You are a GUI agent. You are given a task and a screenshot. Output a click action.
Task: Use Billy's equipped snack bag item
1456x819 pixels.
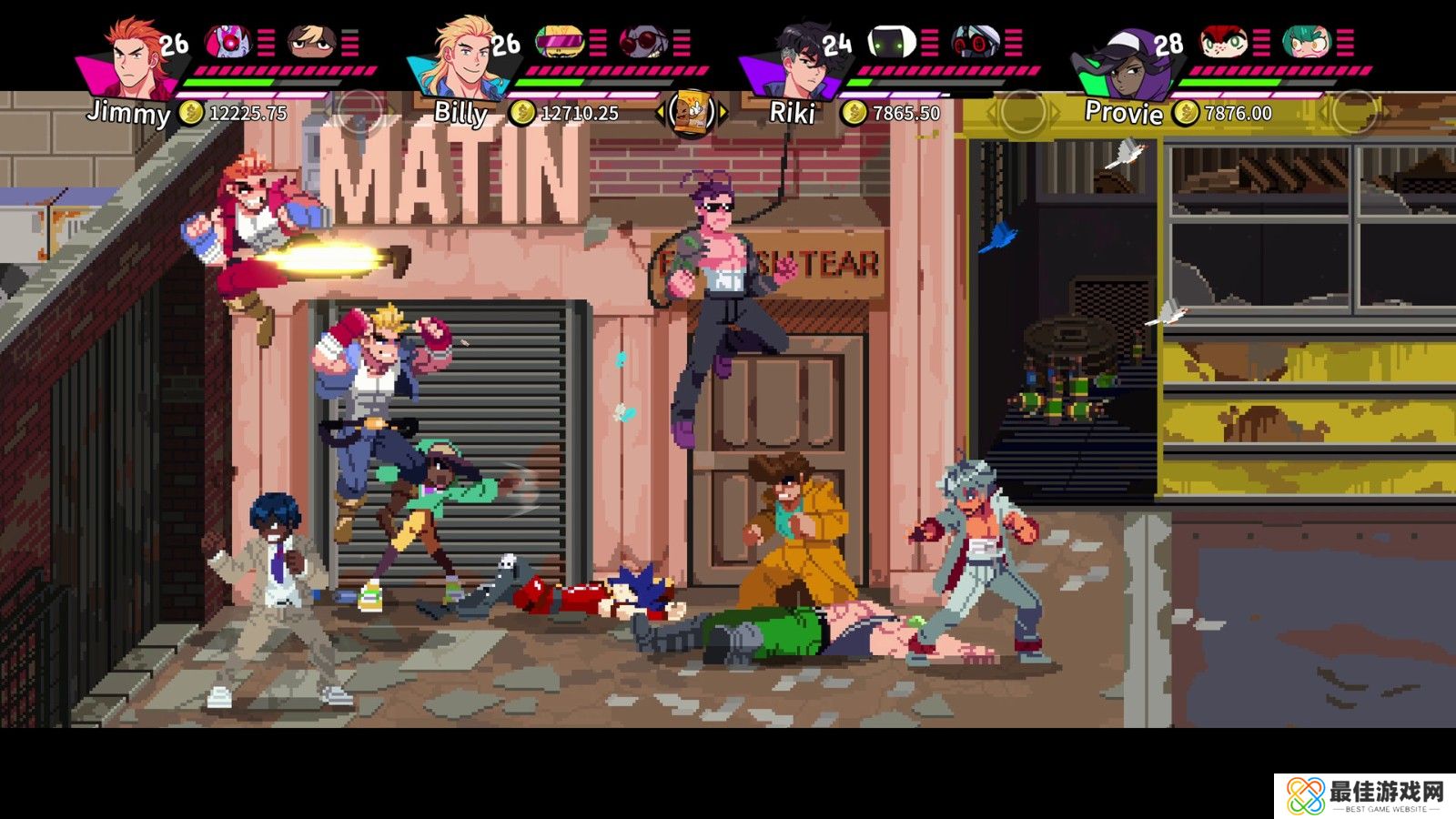point(692,113)
